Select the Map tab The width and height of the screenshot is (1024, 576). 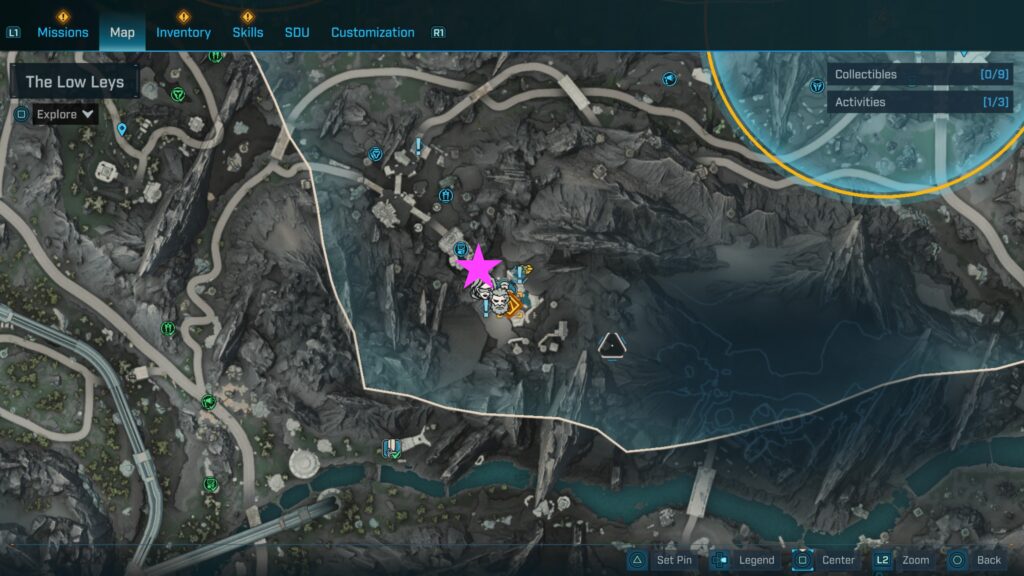[x=122, y=32]
